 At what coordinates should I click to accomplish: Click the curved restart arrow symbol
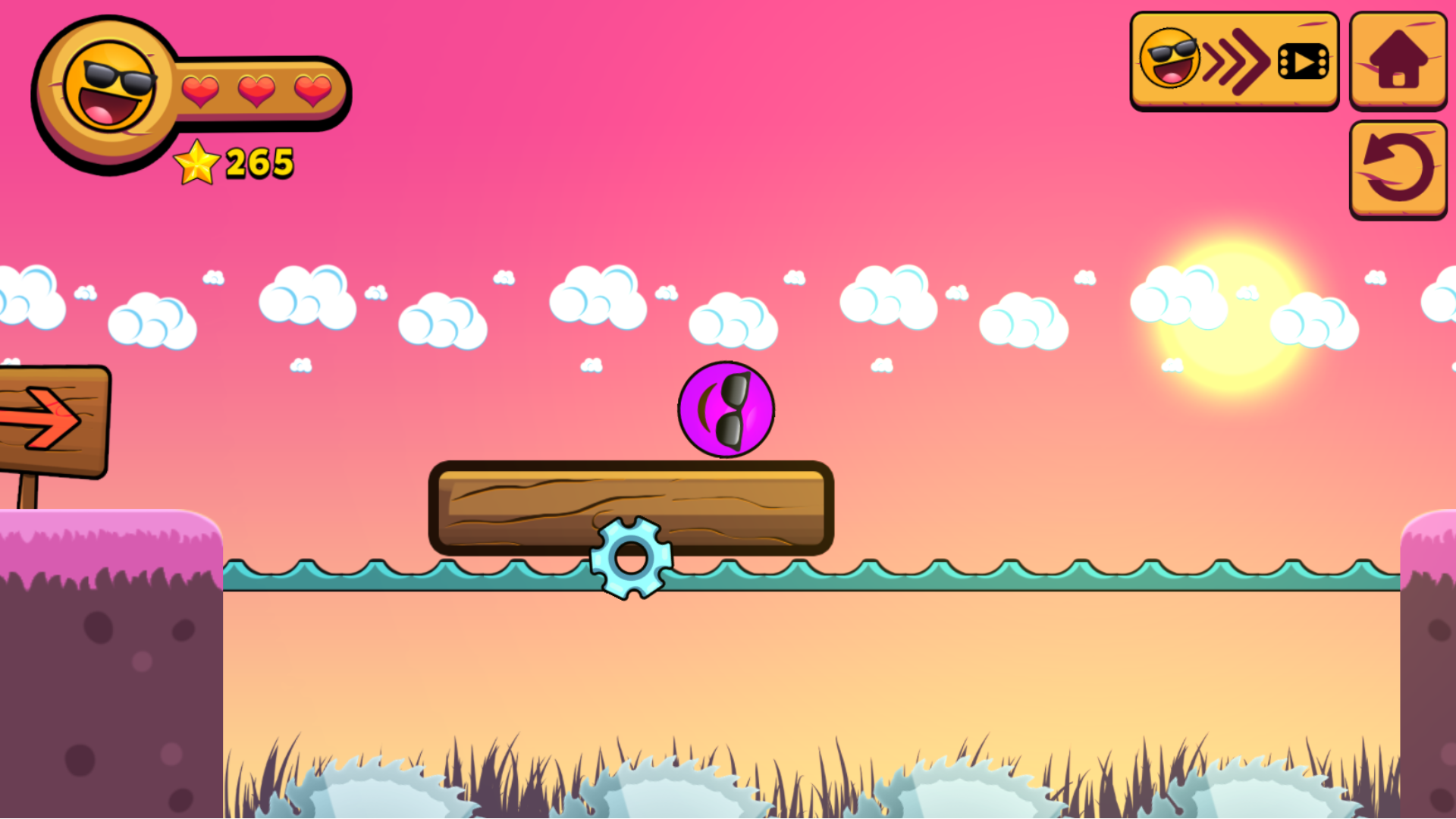pos(1398,170)
